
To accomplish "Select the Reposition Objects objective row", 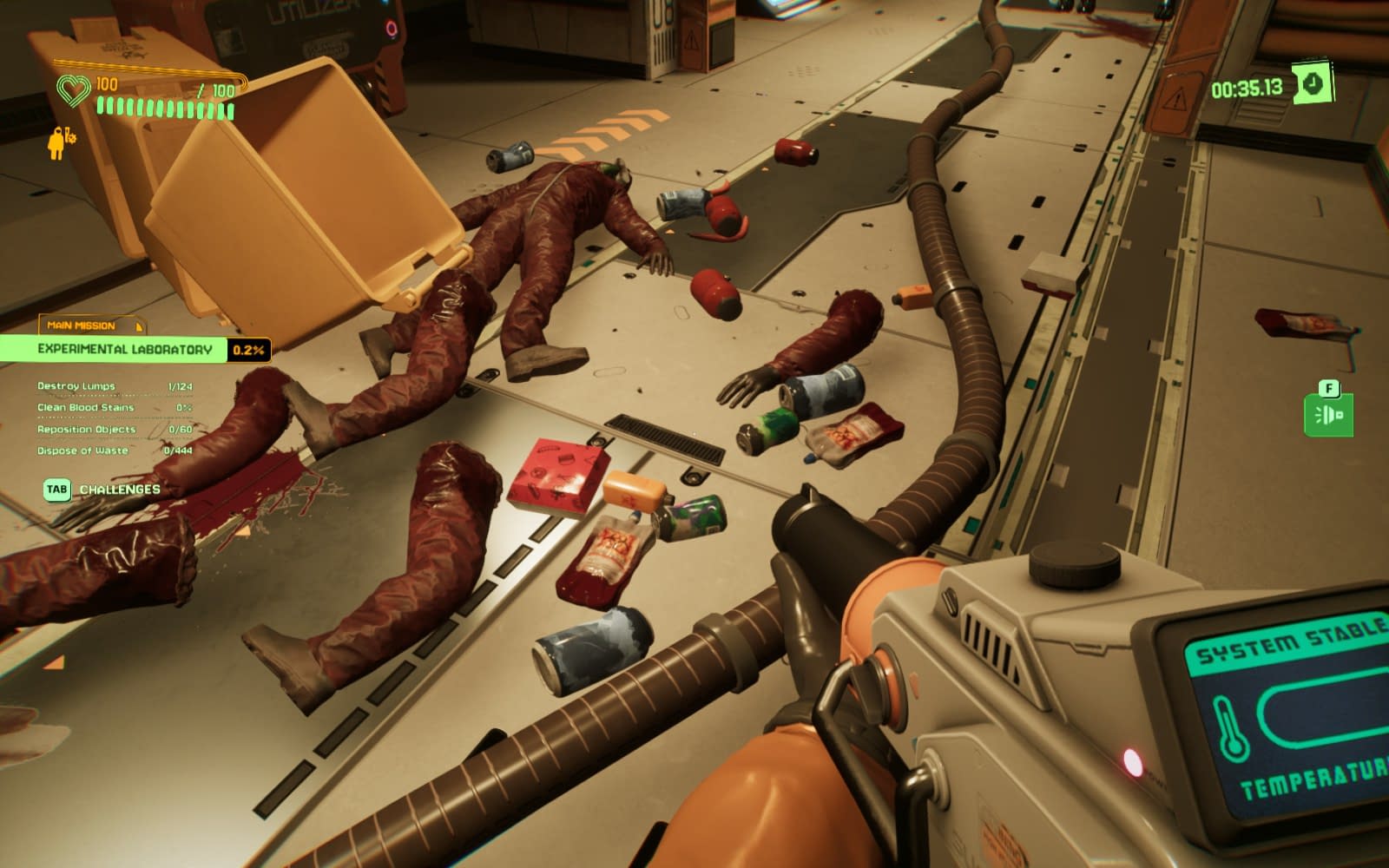I will [x=115, y=429].
